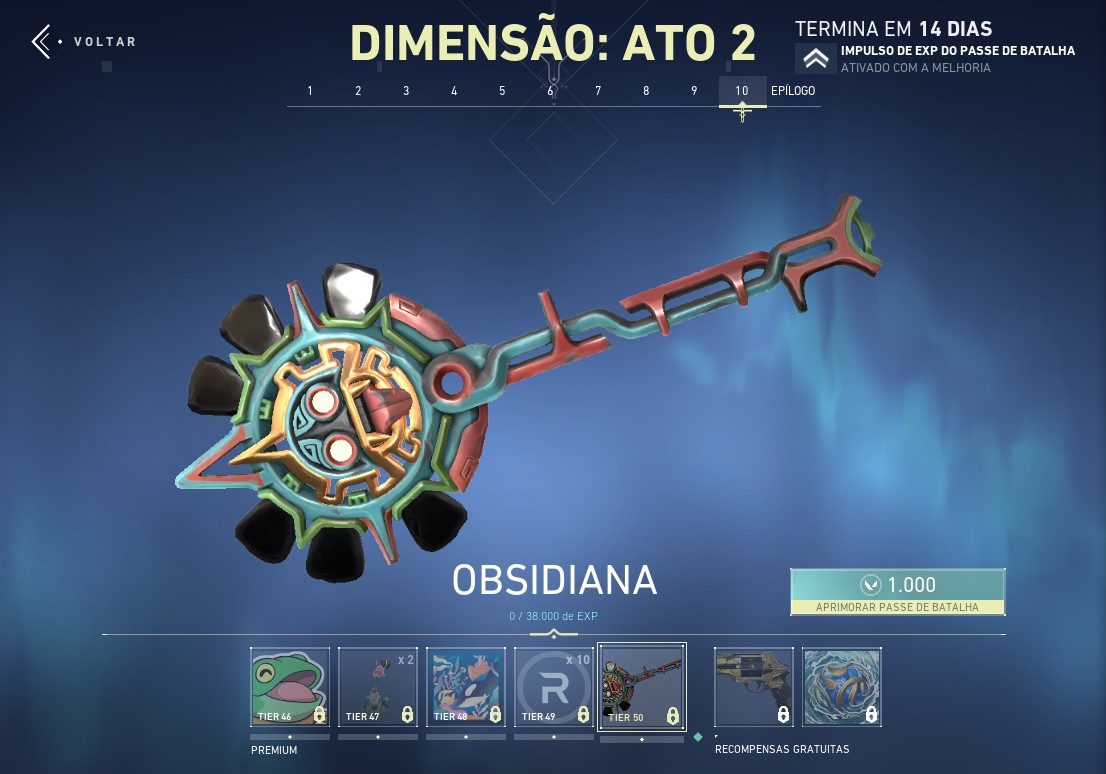Choose the chapter 8 tab

tap(646, 91)
